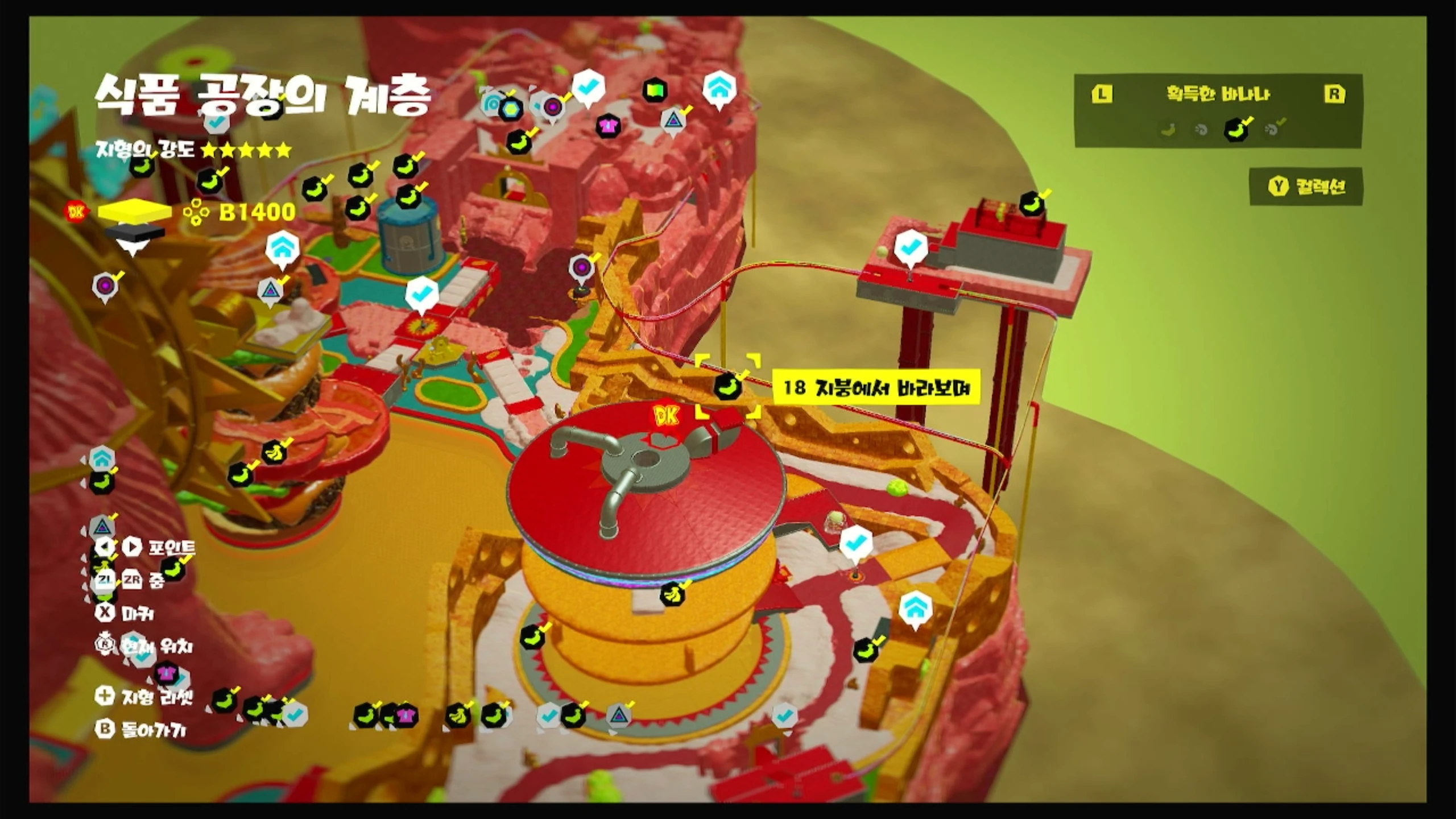Image resolution: width=1456 pixels, height=819 pixels.
Task: Click the yellow-green hexagon marker near the top
Action: pos(510,108)
